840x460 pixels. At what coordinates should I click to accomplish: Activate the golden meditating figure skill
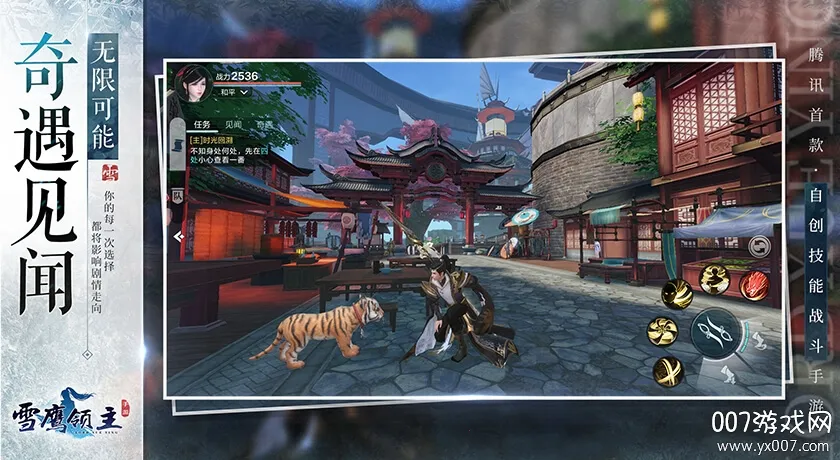[x=714, y=280]
